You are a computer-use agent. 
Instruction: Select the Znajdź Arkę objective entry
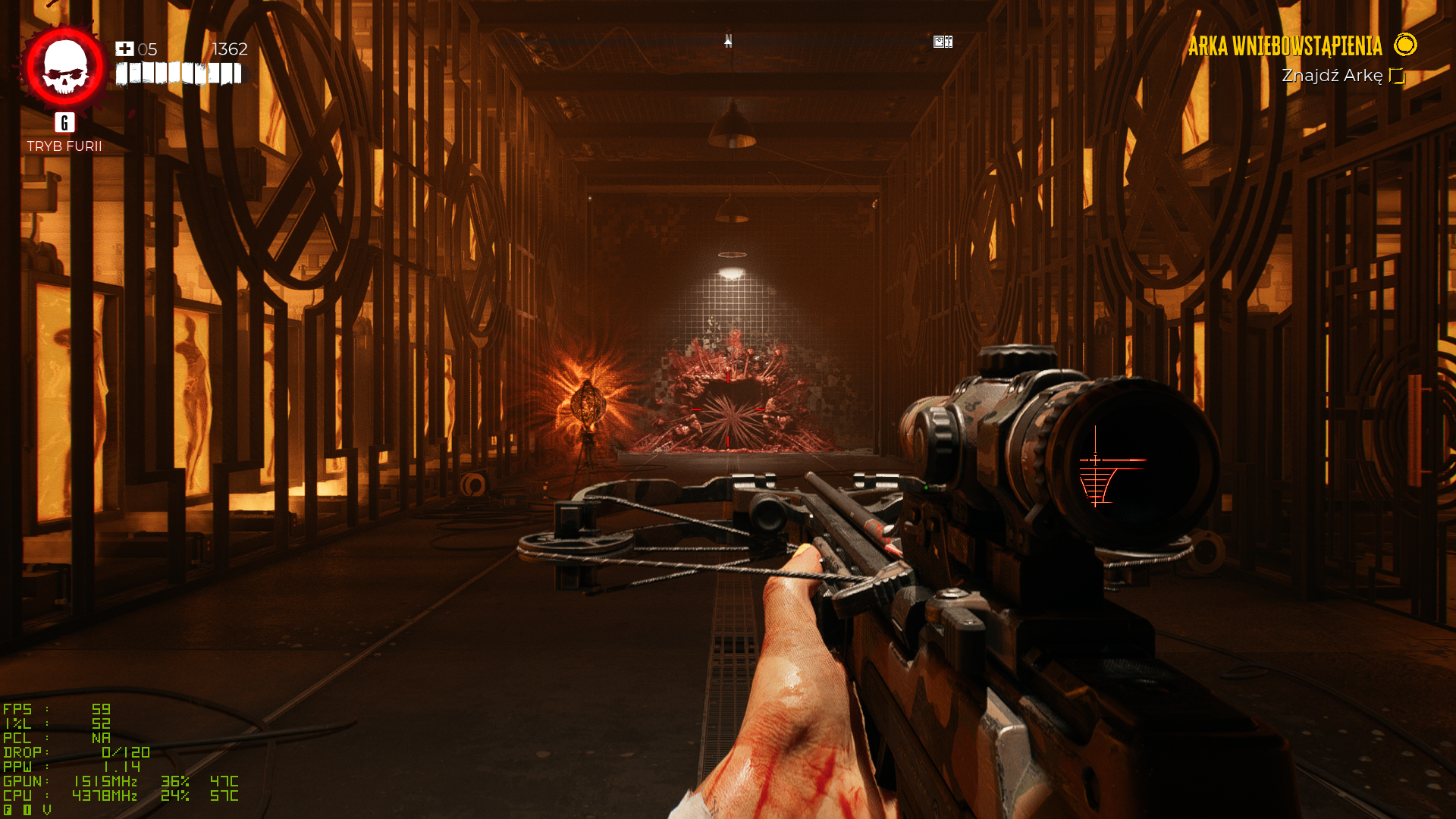(x=1332, y=76)
